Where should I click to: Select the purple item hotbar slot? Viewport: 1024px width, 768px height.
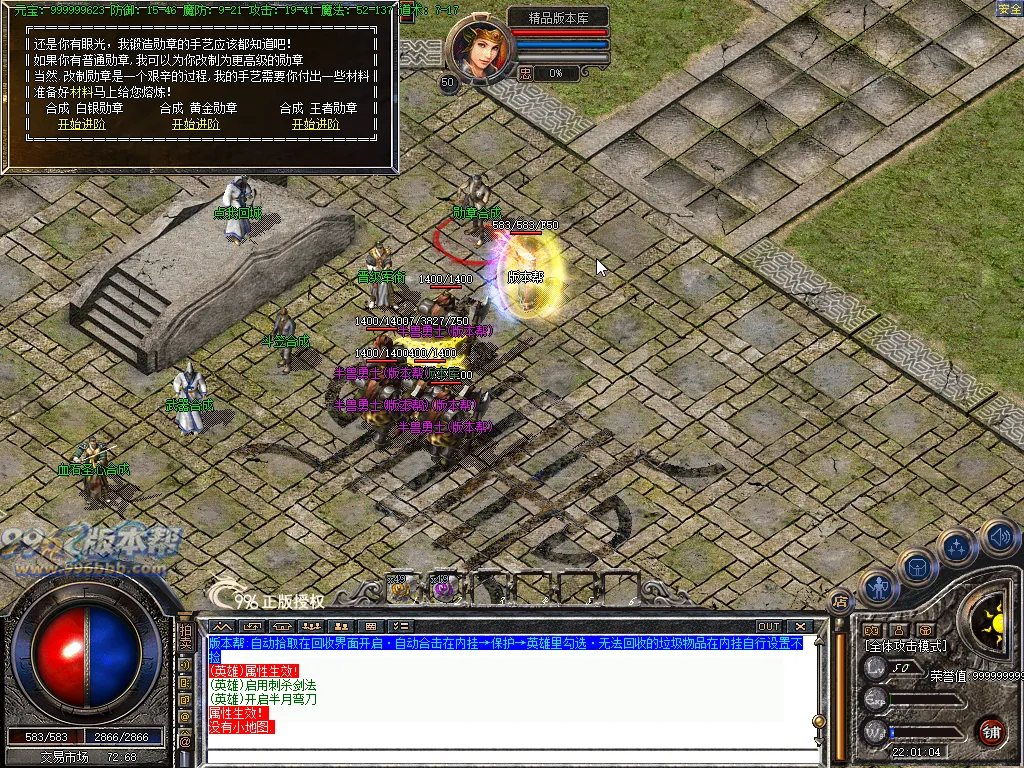[x=441, y=590]
